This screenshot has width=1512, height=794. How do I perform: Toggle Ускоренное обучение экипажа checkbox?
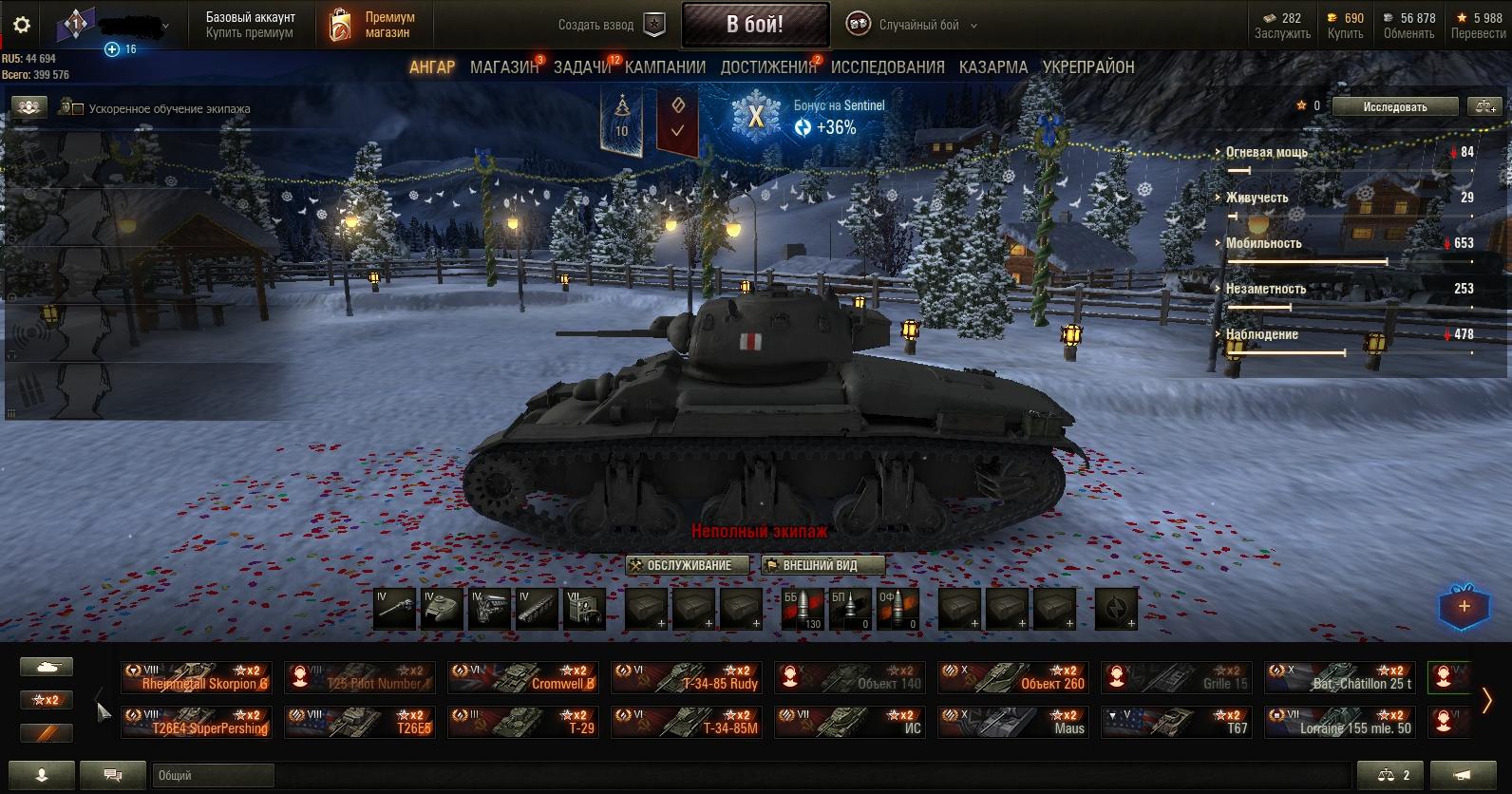(78, 109)
